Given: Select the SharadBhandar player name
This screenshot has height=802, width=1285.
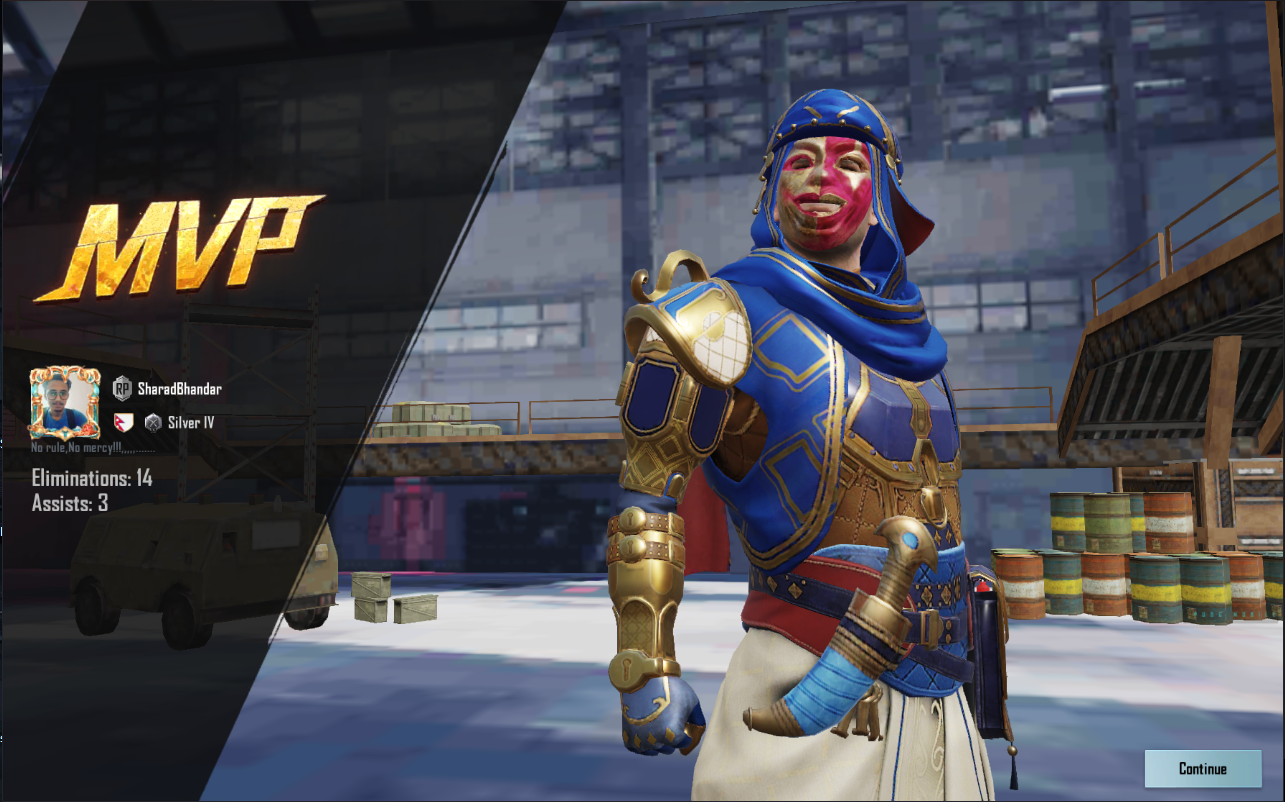Looking at the screenshot, I should click(179, 388).
